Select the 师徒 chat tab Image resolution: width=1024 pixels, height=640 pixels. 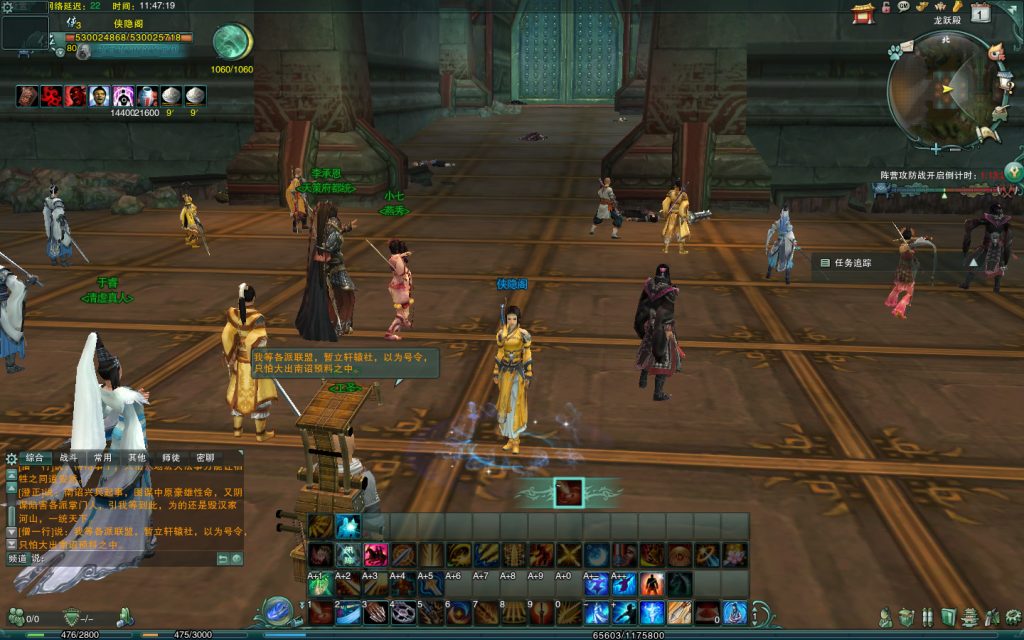click(x=170, y=457)
